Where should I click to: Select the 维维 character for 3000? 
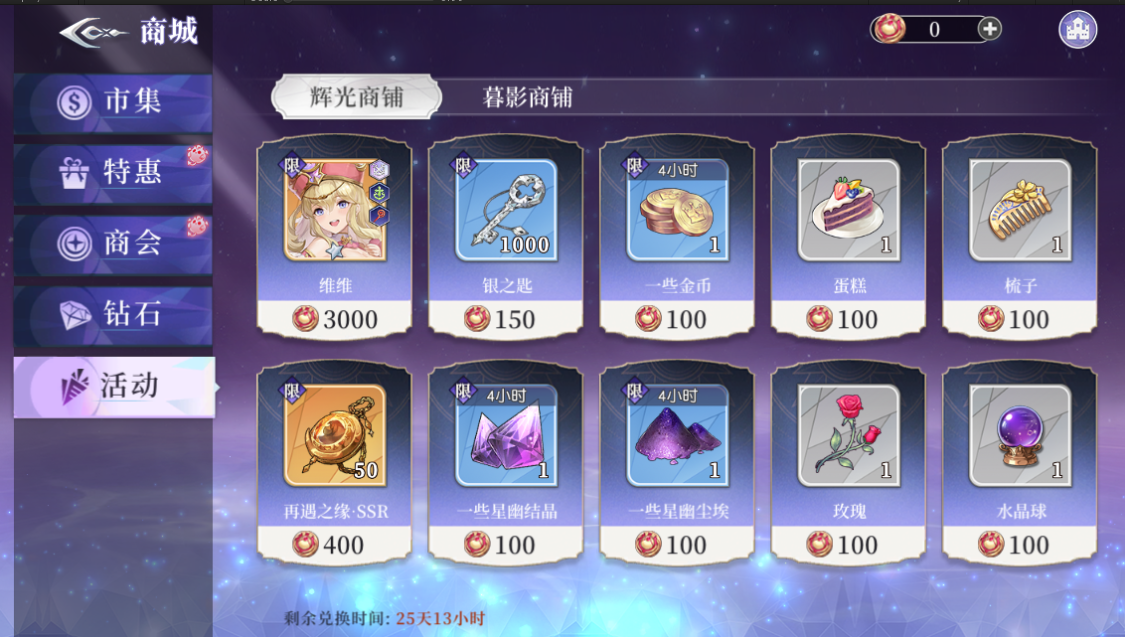click(334, 236)
